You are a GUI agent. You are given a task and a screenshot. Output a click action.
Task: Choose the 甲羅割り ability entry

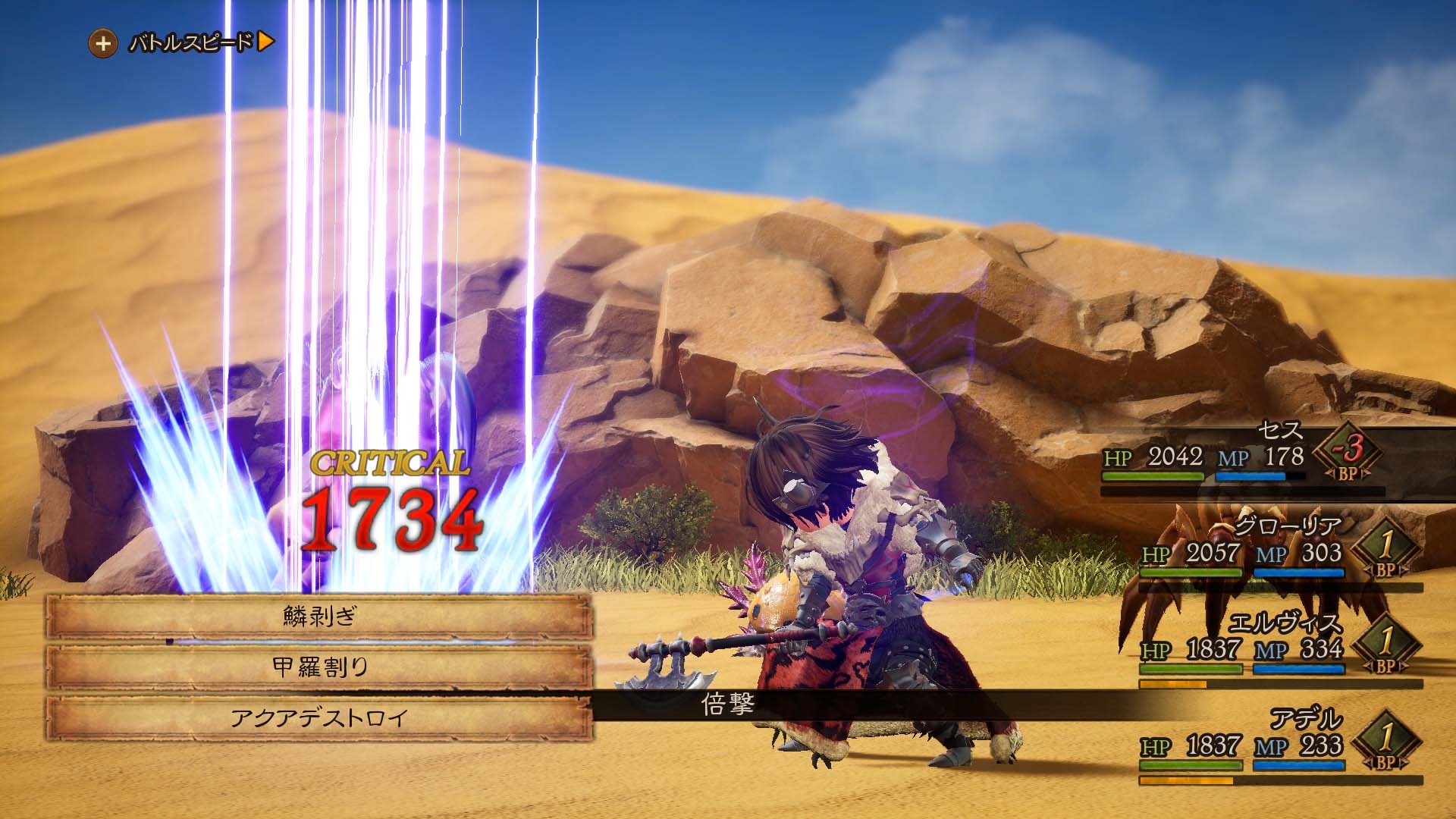click(x=318, y=667)
